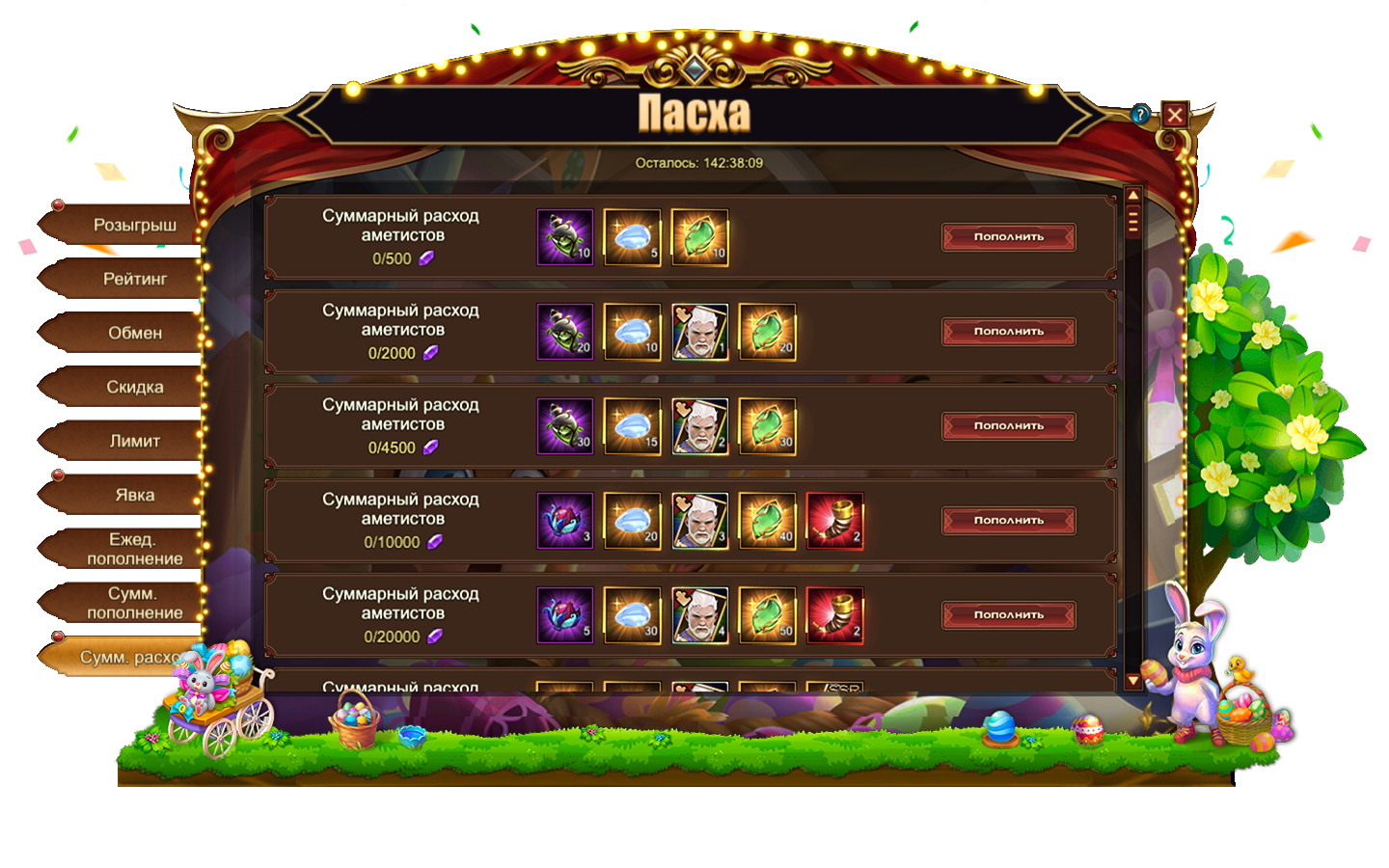
Task: Select the Сумм. пополнение tab
Action: pyautogui.click(x=134, y=604)
